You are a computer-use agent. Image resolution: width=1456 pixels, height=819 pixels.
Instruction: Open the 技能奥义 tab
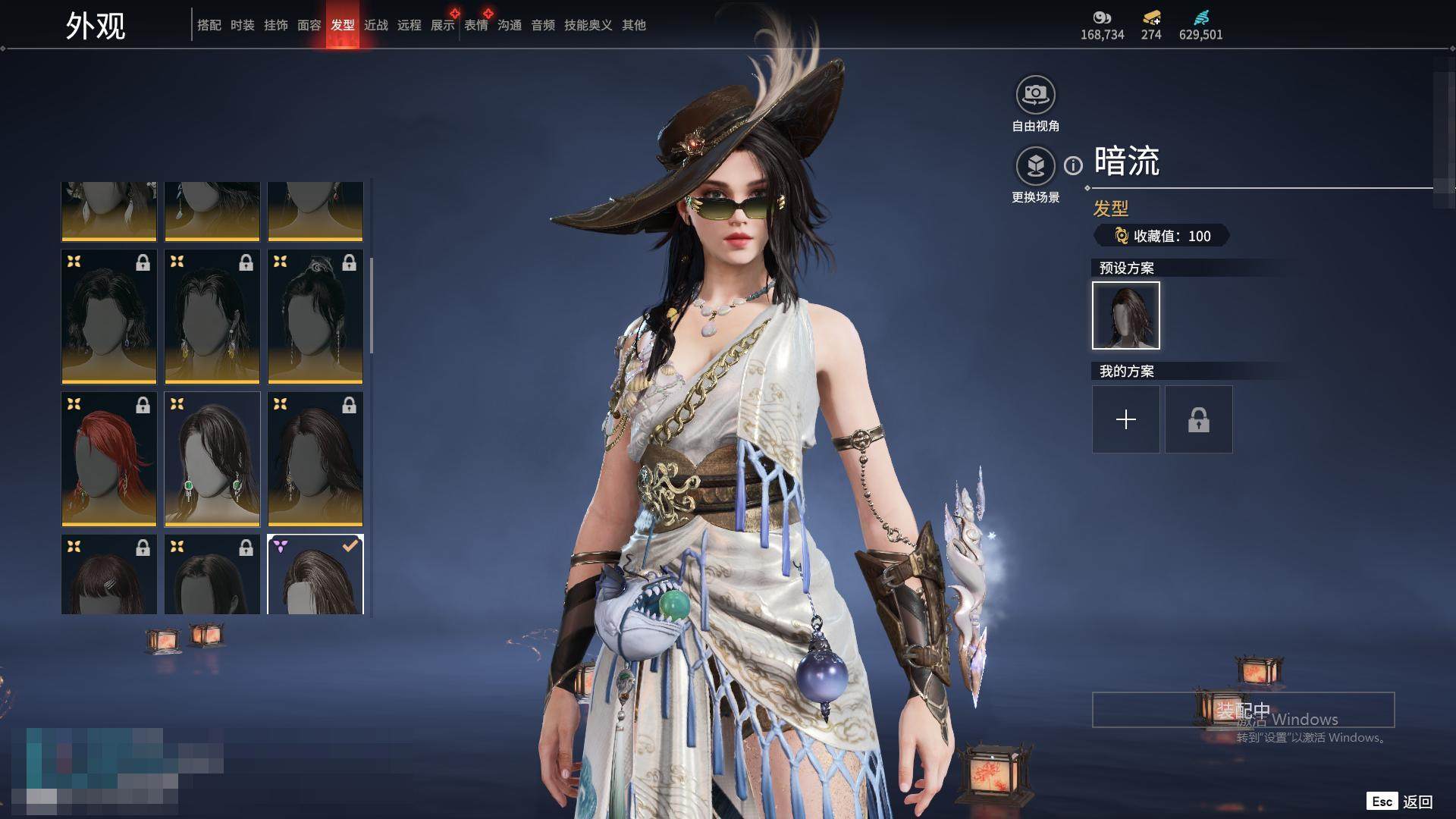coord(588,25)
